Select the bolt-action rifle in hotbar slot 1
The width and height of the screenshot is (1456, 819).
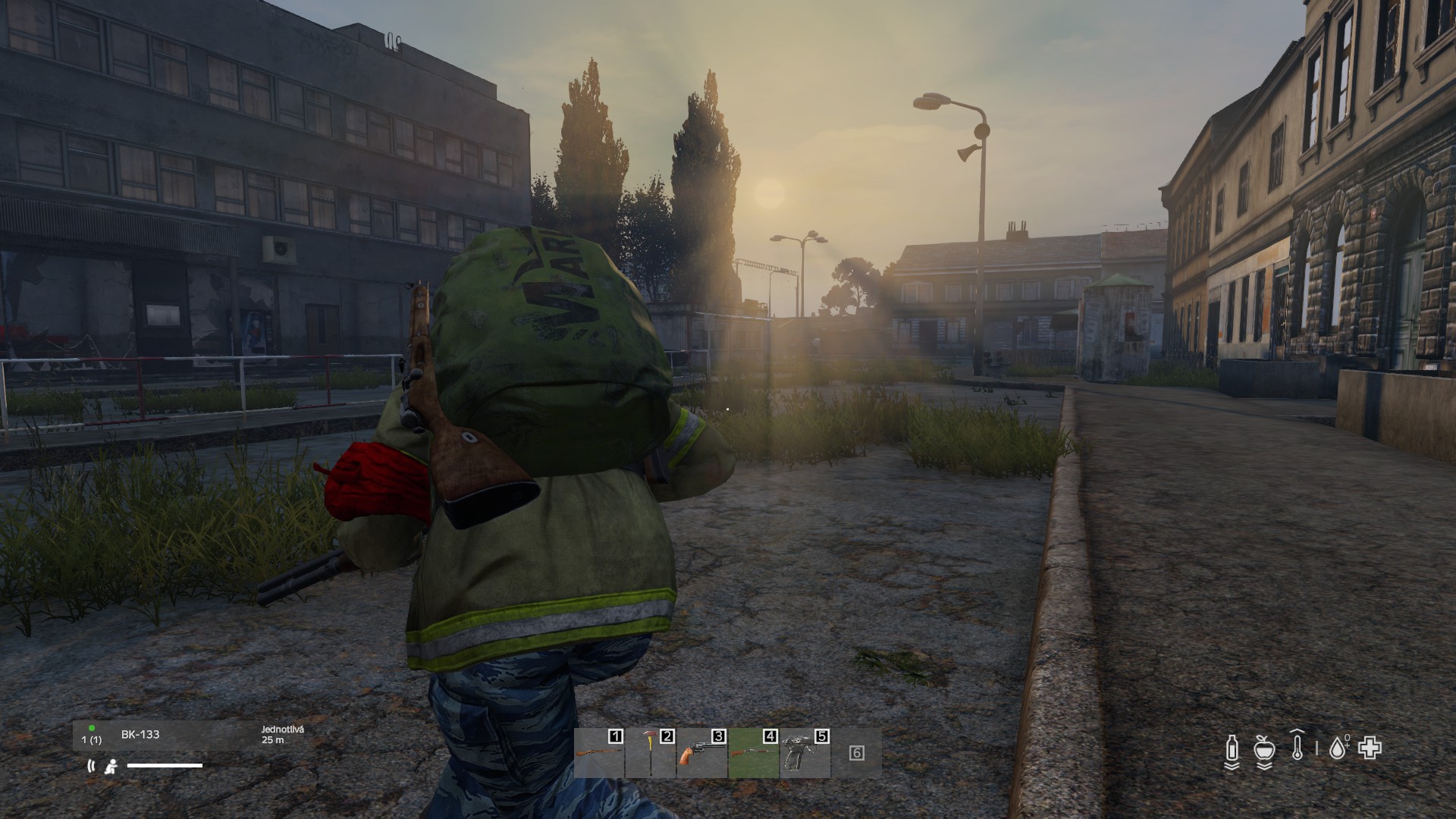click(x=599, y=754)
